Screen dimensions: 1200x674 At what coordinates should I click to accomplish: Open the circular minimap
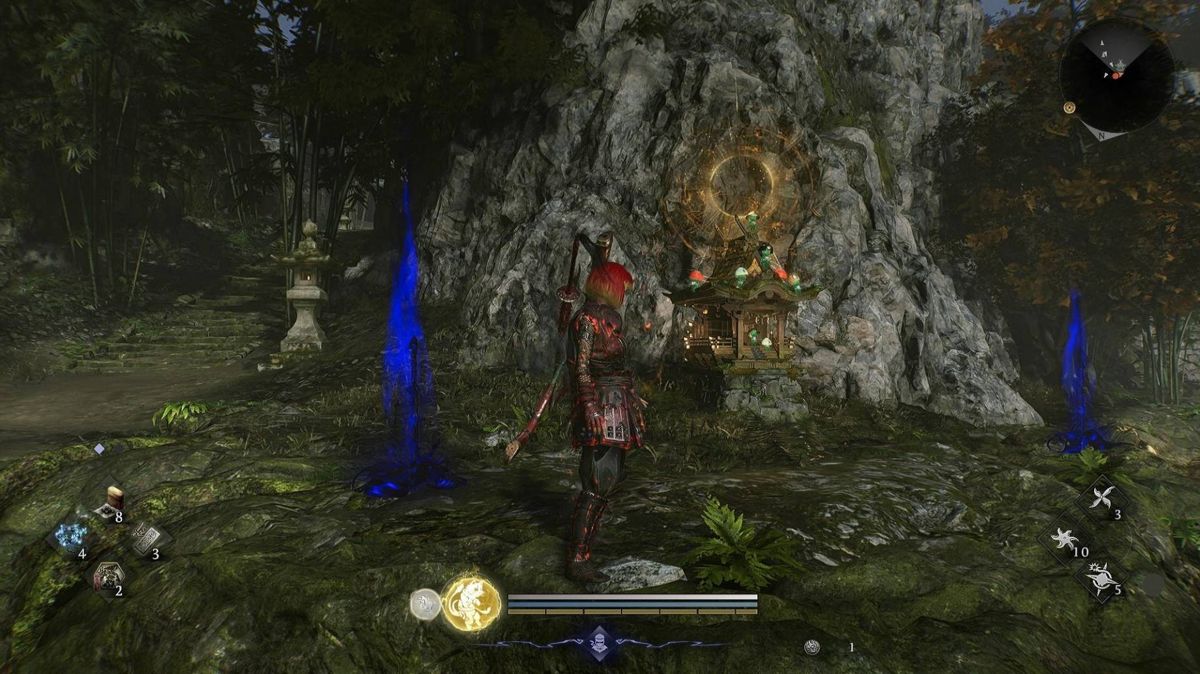pos(1116,75)
